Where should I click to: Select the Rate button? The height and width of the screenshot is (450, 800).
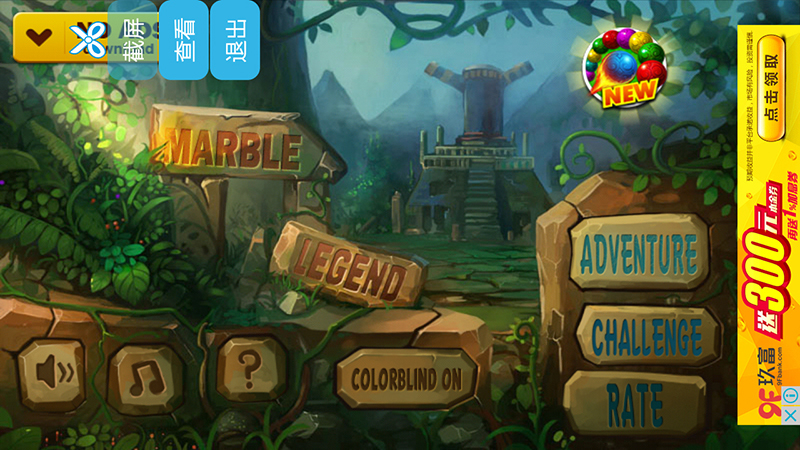[x=636, y=403]
